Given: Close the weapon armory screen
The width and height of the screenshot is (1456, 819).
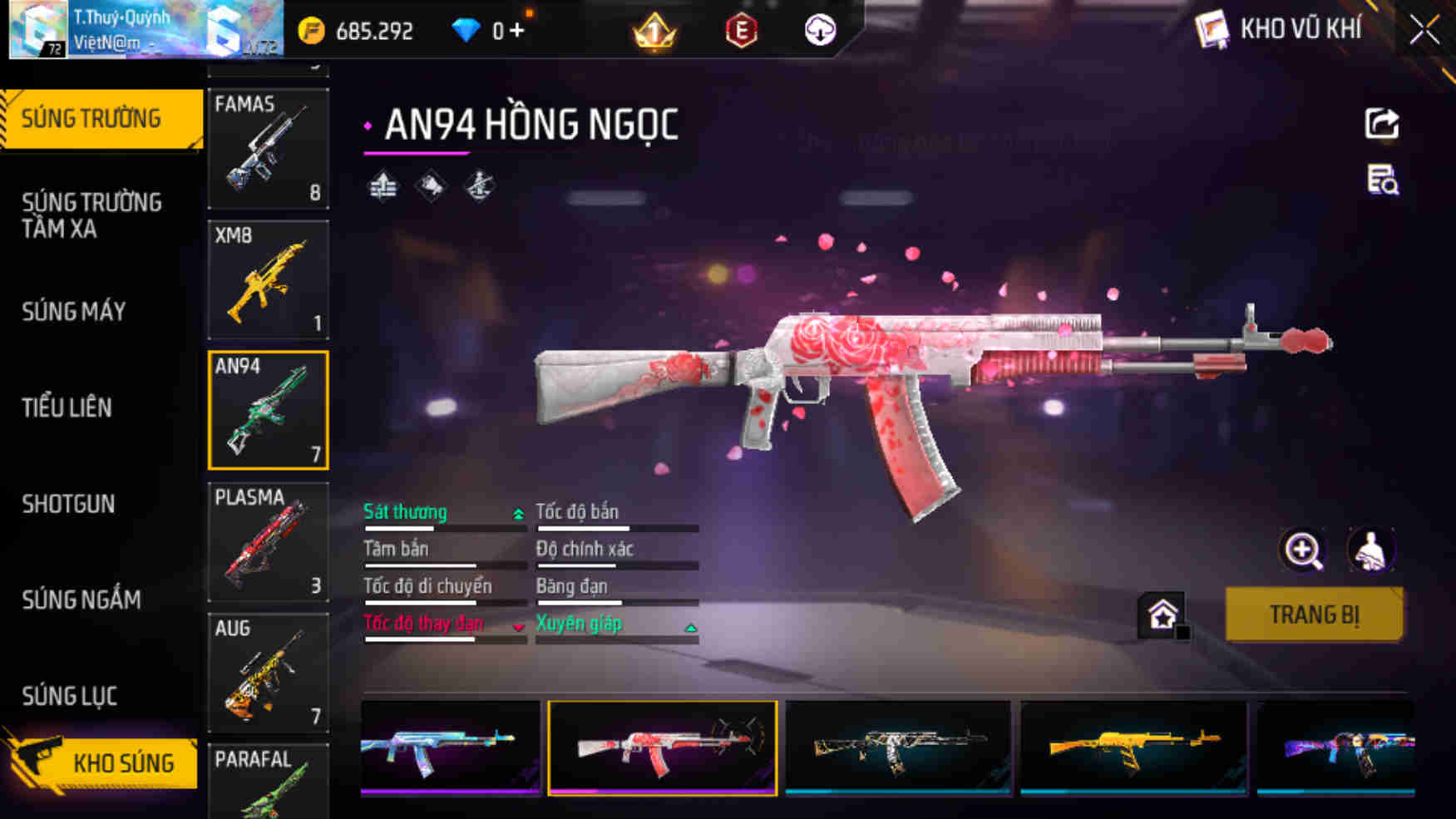Looking at the screenshot, I should [x=1424, y=31].
